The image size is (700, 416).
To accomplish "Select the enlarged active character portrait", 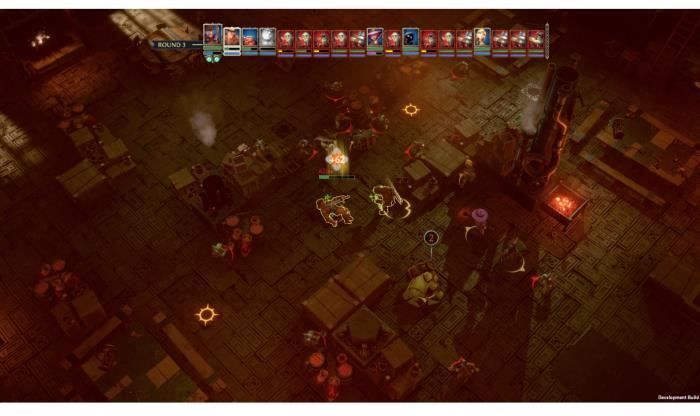I will click(212, 37).
